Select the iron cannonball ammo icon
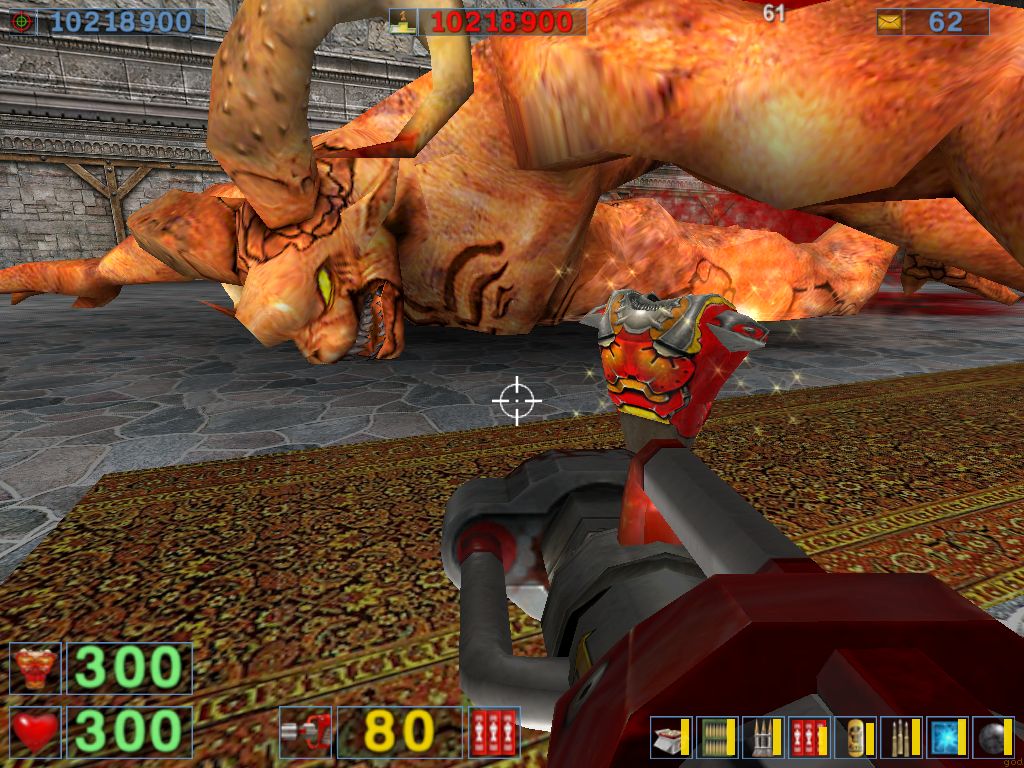This screenshot has height=768, width=1024. (991, 737)
